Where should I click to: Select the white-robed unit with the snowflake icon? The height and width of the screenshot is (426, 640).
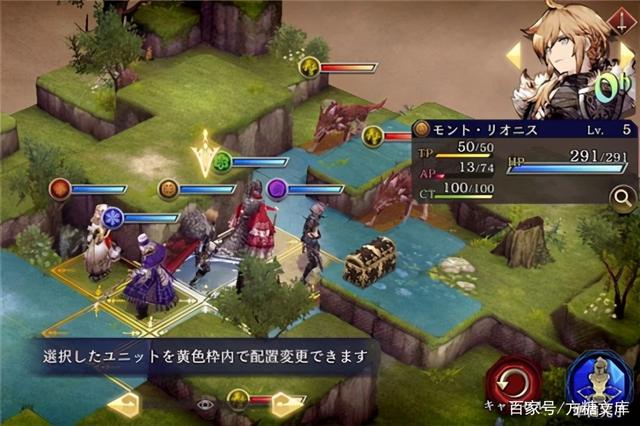(x=101, y=244)
